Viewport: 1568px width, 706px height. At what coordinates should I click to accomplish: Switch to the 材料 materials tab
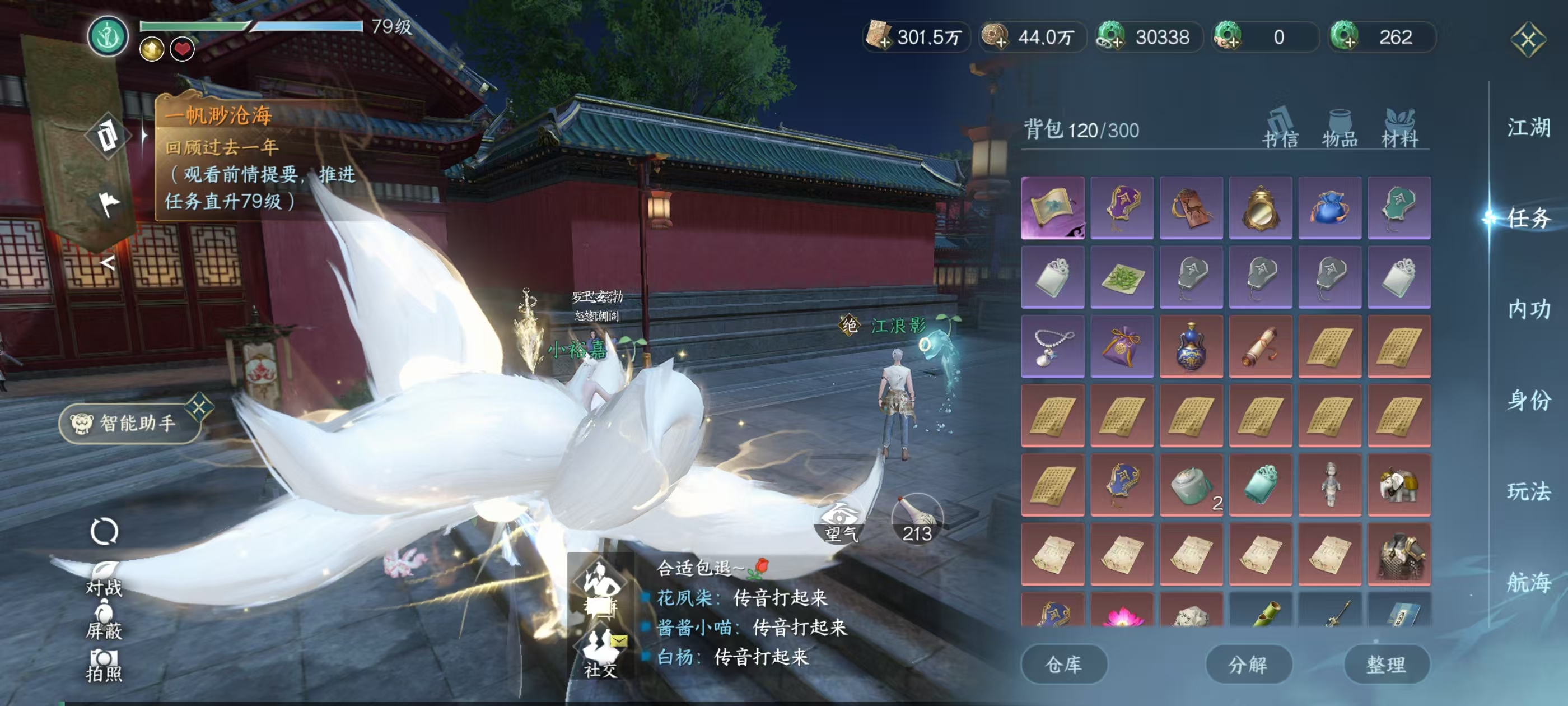(x=1399, y=129)
